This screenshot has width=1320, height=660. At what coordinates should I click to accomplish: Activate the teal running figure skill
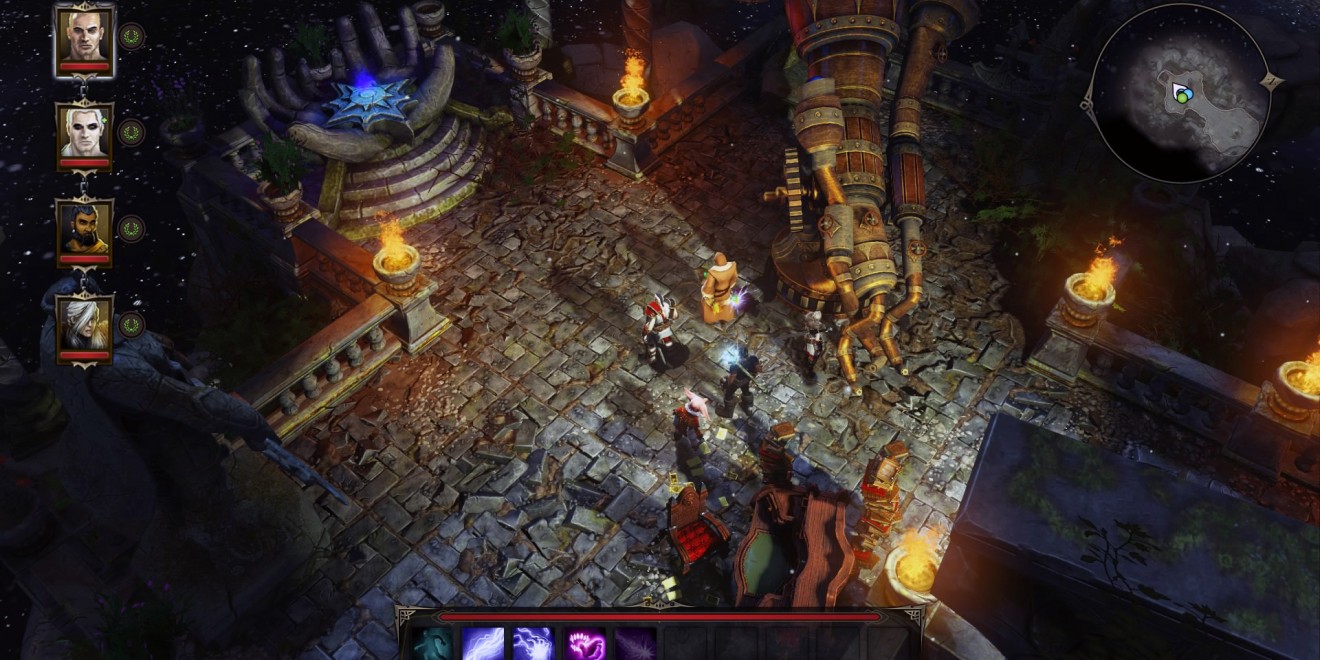click(x=432, y=644)
